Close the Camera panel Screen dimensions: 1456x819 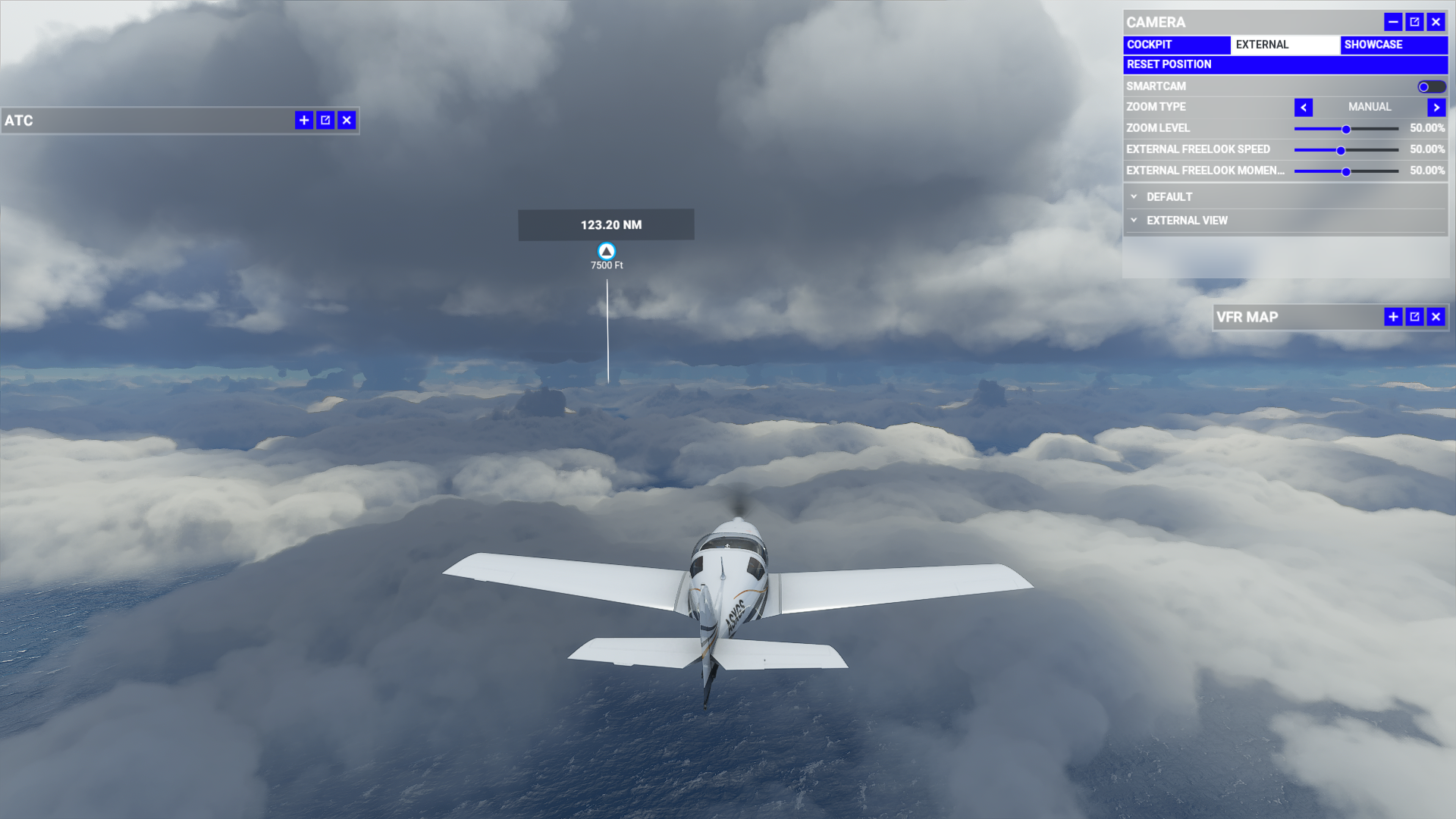pyautogui.click(x=1436, y=22)
